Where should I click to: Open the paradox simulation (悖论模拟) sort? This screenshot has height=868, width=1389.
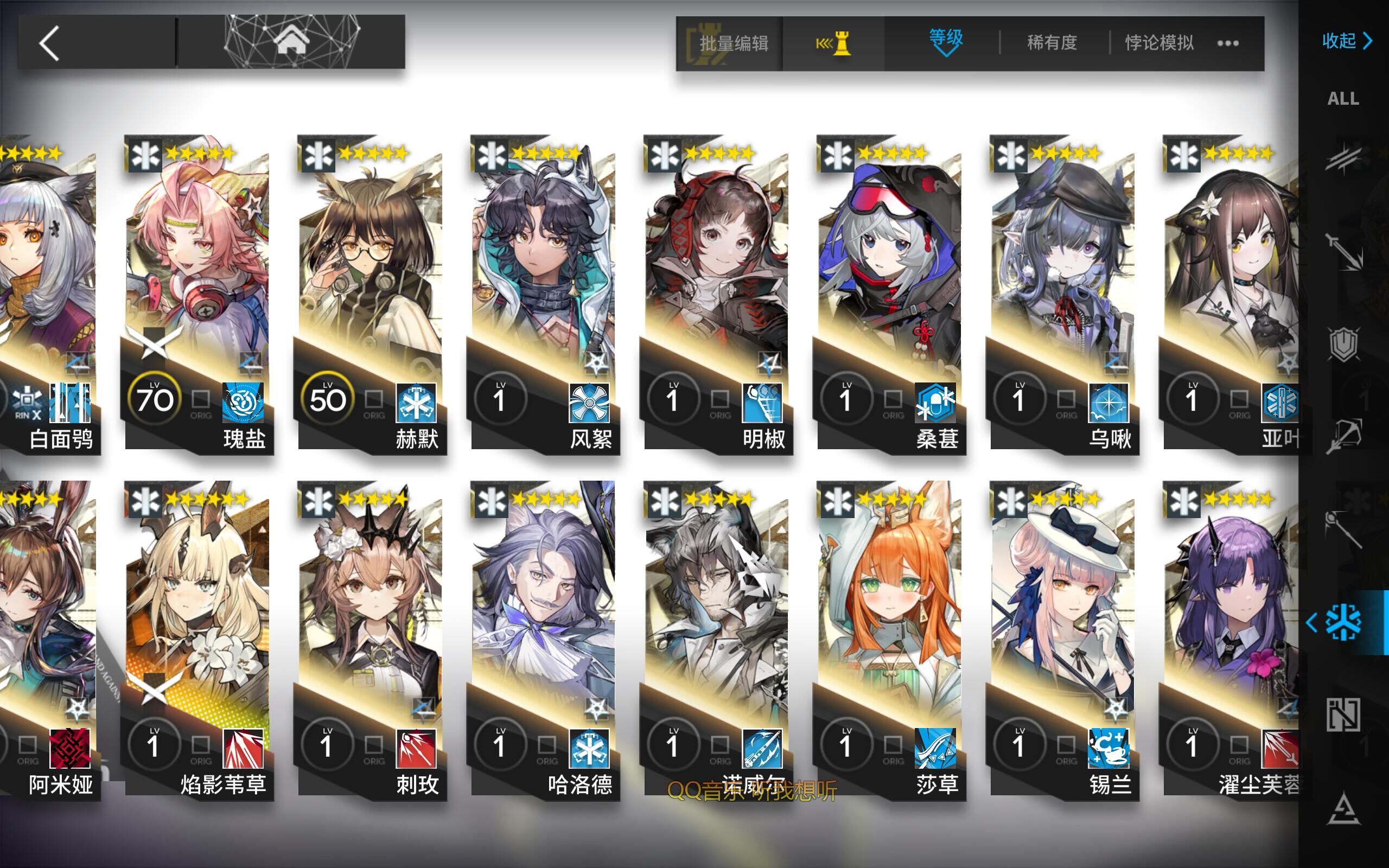tap(1159, 43)
